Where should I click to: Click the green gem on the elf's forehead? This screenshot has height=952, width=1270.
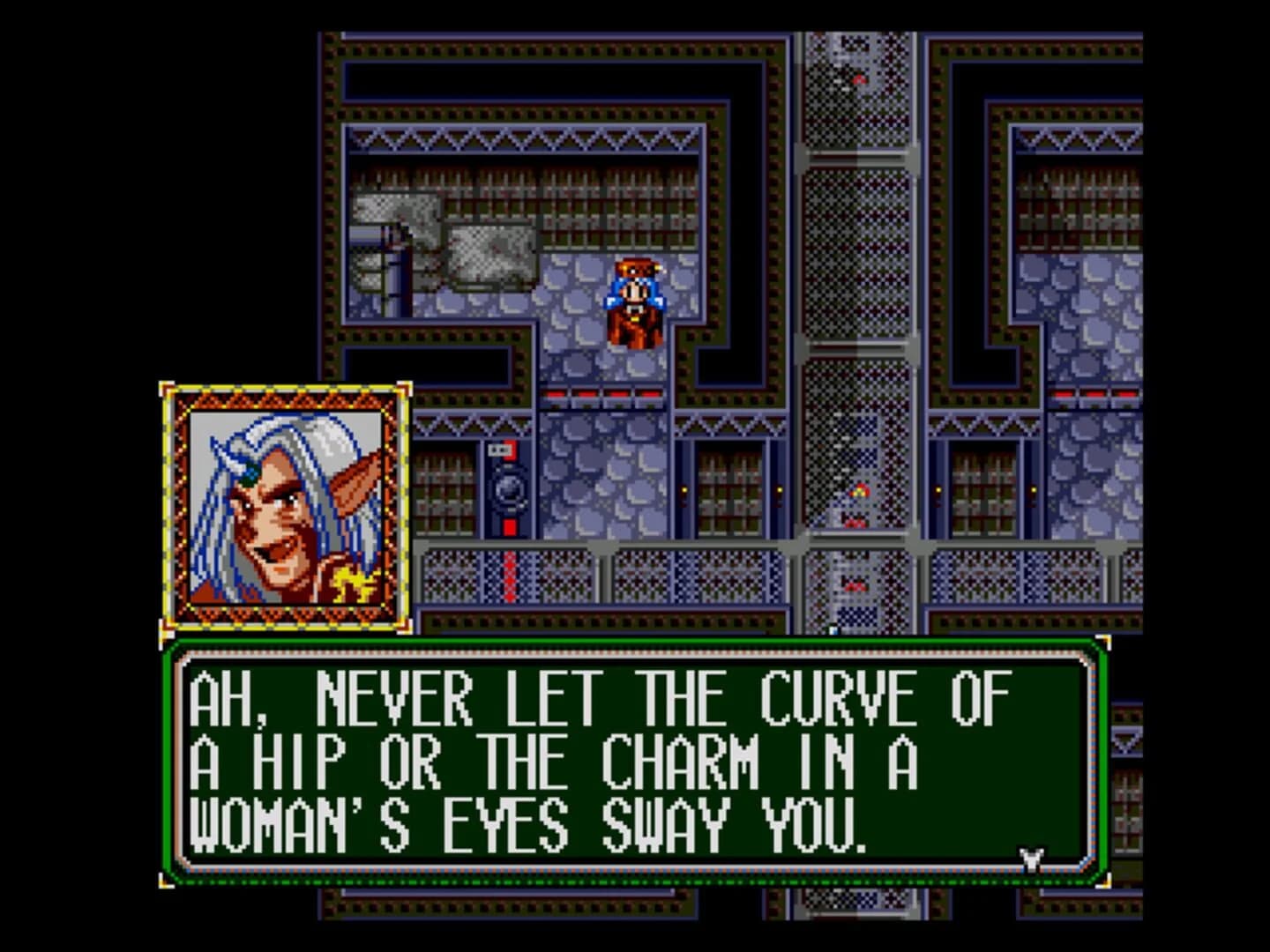[x=250, y=476]
